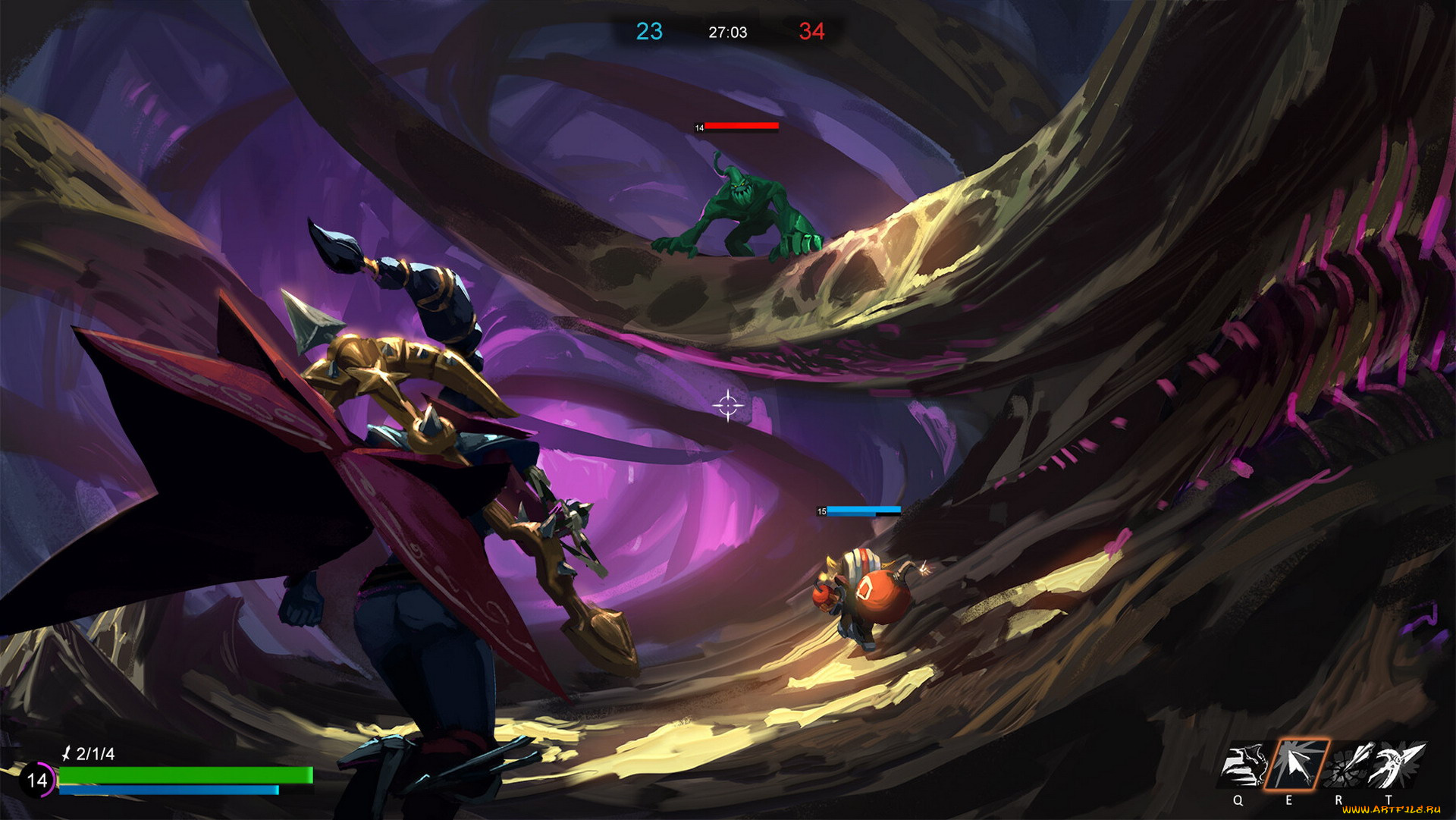Click the level 15 marker on the ally healthbar
This screenshot has width=1456, height=820.
click(822, 511)
